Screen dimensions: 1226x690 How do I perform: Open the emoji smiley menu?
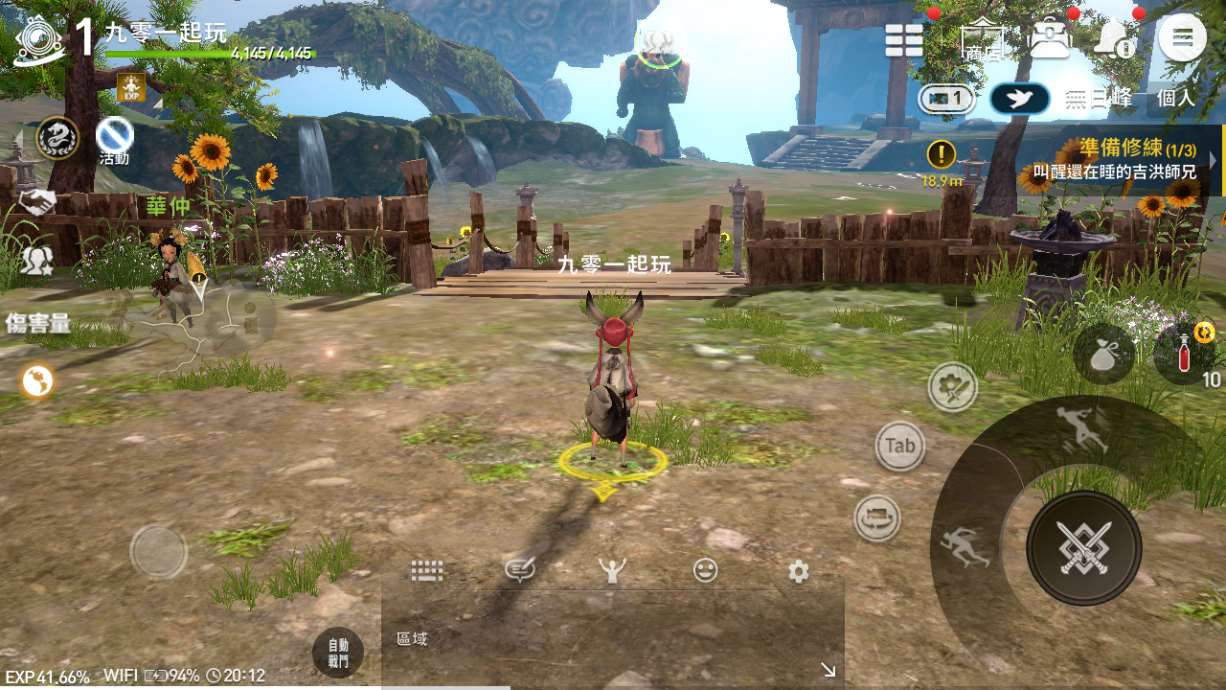[x=705, y=571]
